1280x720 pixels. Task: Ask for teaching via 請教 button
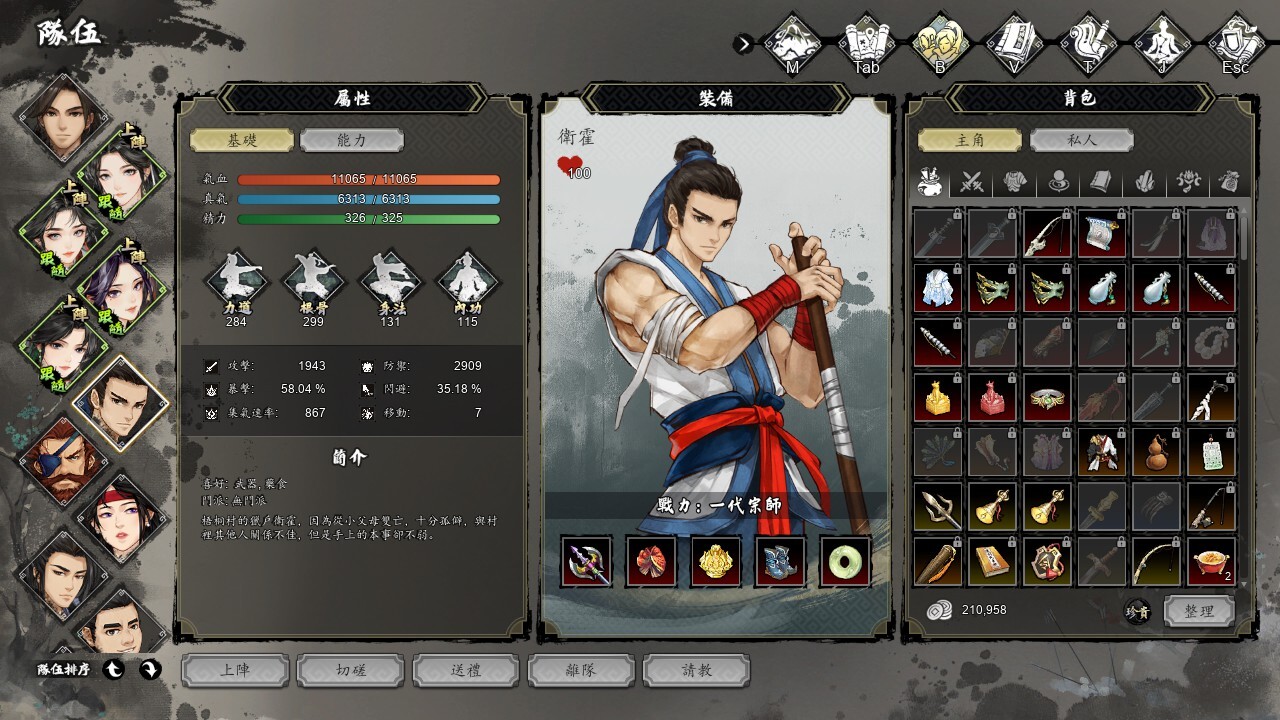(x=697, y=670)
